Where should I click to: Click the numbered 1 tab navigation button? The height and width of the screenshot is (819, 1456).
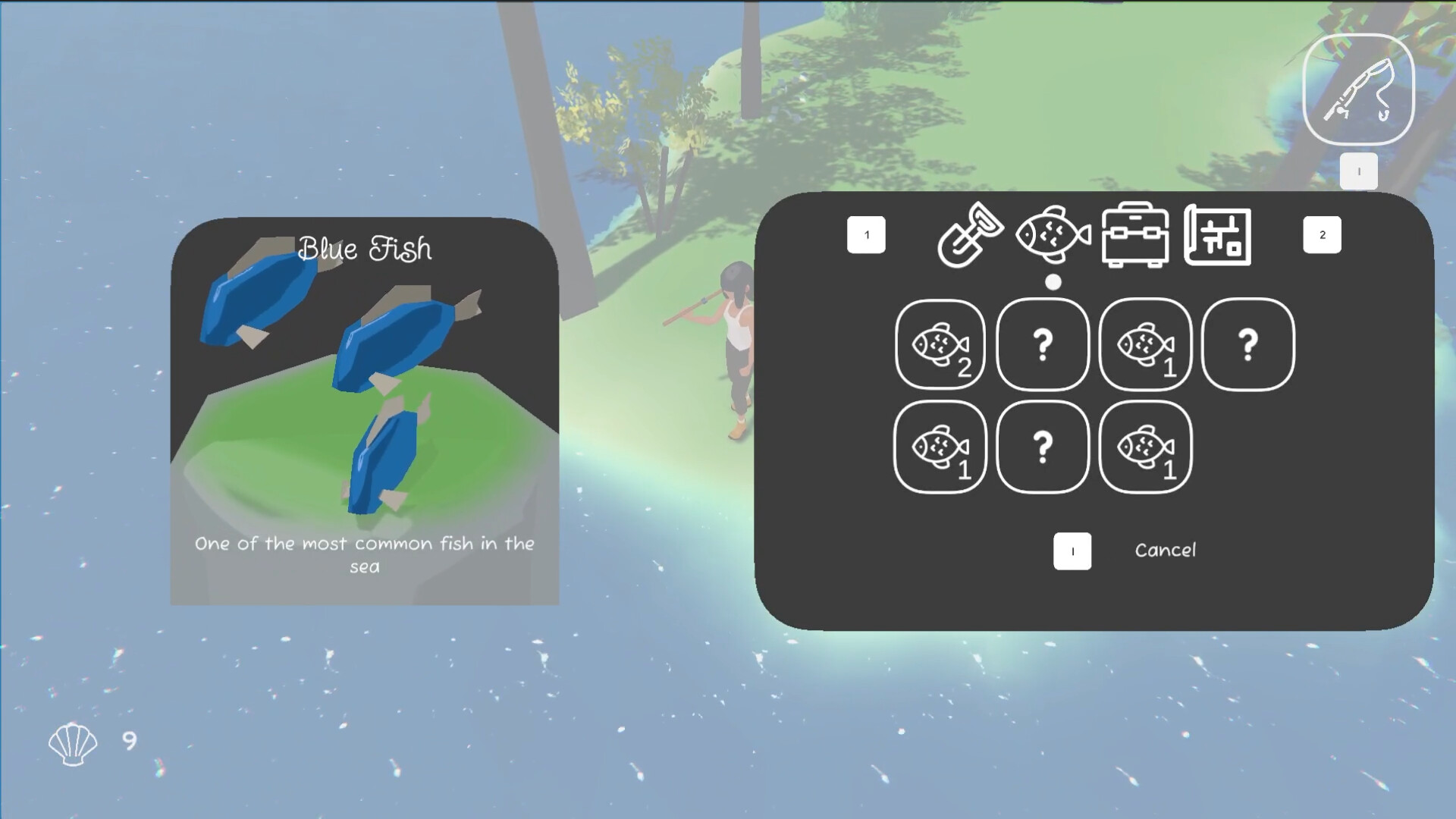(x=866, y=235)
